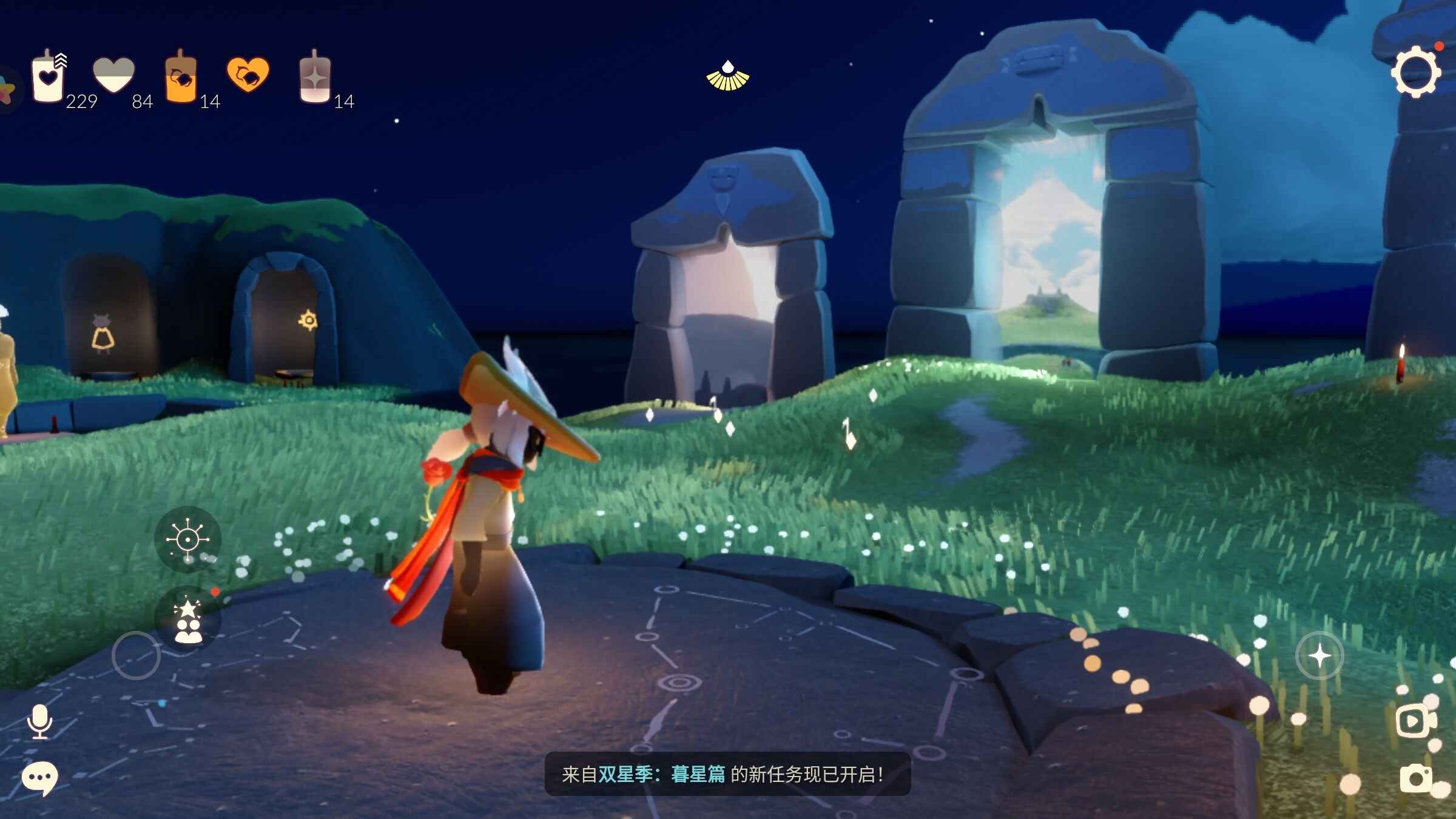Activate the four-point star call button
The image size is (1456, 819).
1319,656
